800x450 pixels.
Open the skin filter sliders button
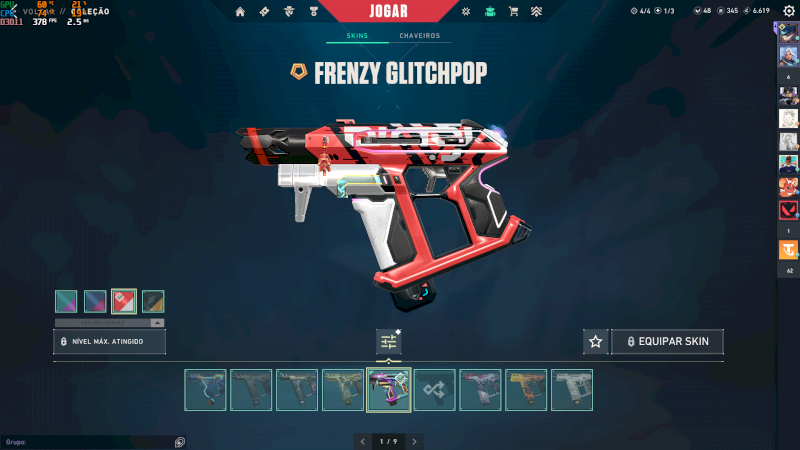click(x=389, y=342)
